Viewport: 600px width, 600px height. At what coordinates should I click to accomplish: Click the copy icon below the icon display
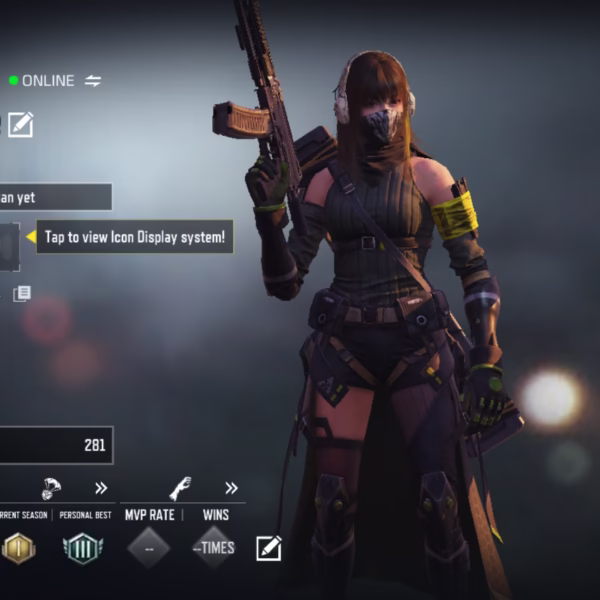(21, 293)
